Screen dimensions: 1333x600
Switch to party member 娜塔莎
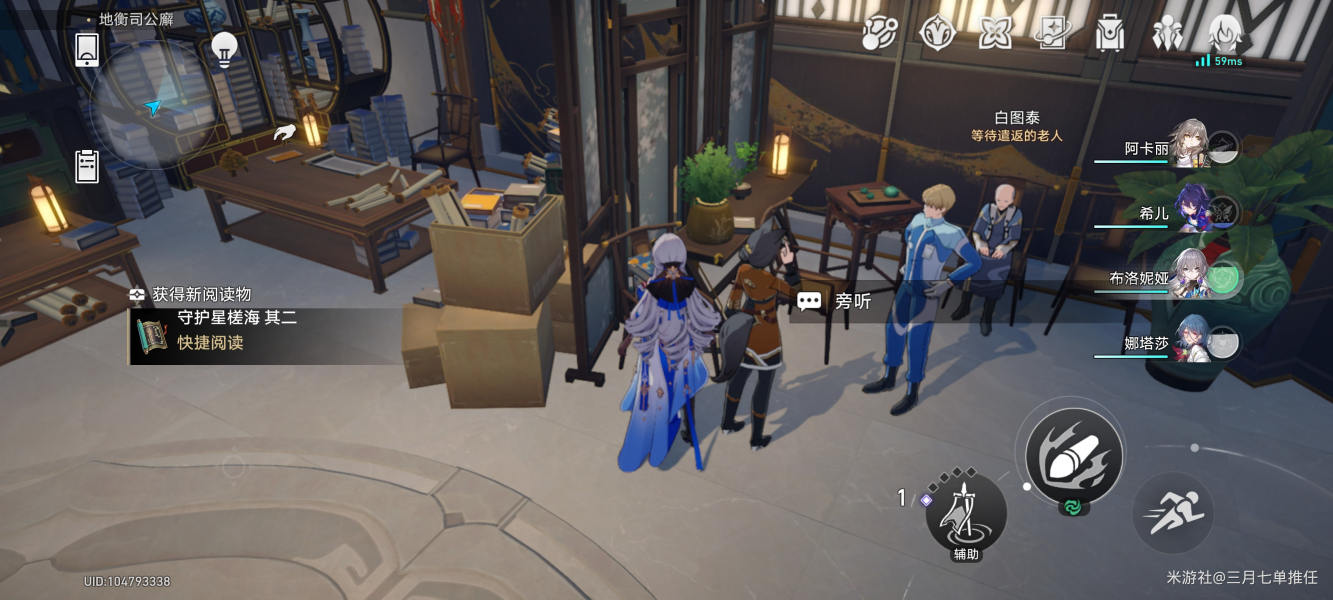point(1192,343)
